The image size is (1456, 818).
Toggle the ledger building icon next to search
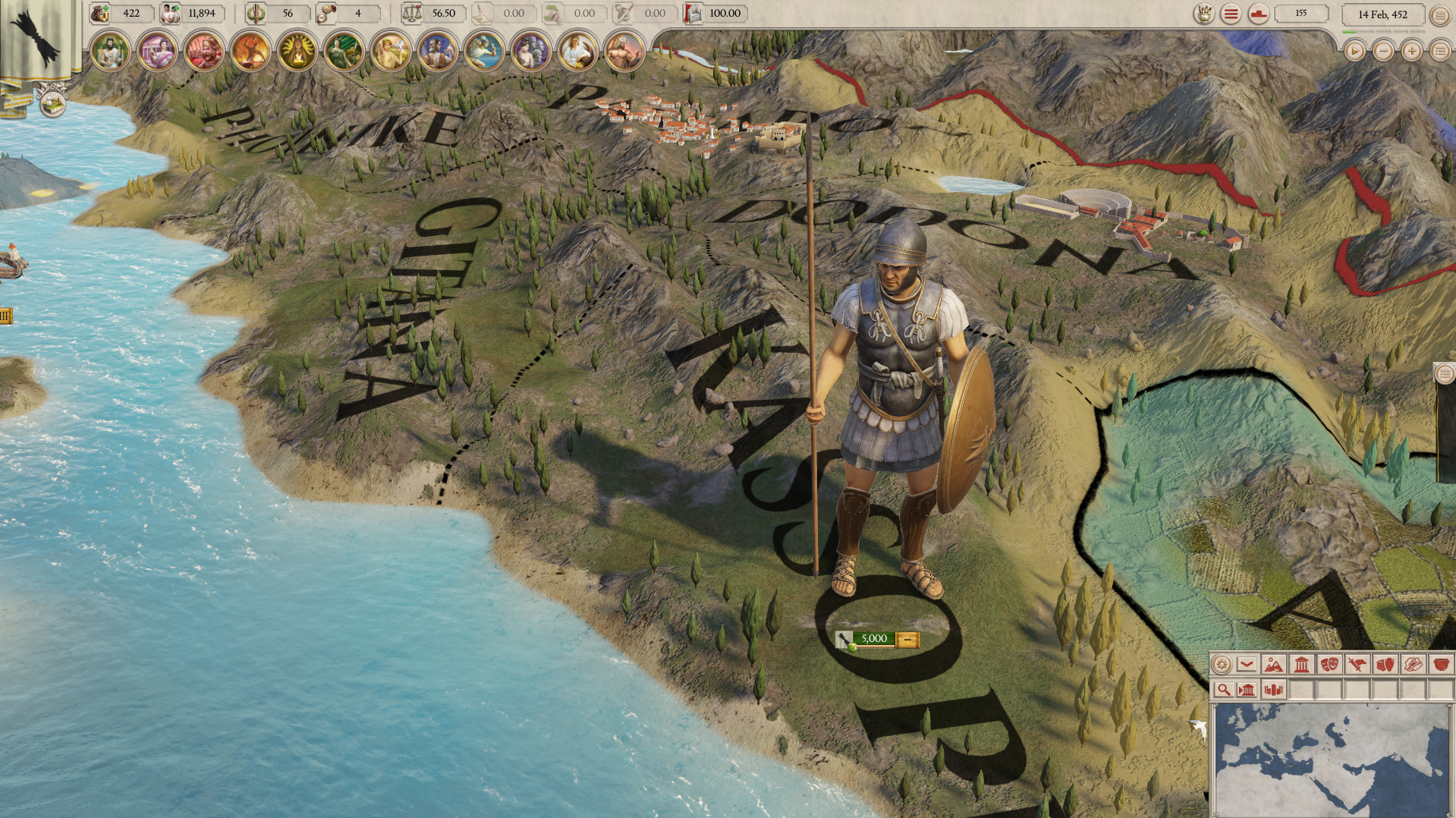[1248, 690]
